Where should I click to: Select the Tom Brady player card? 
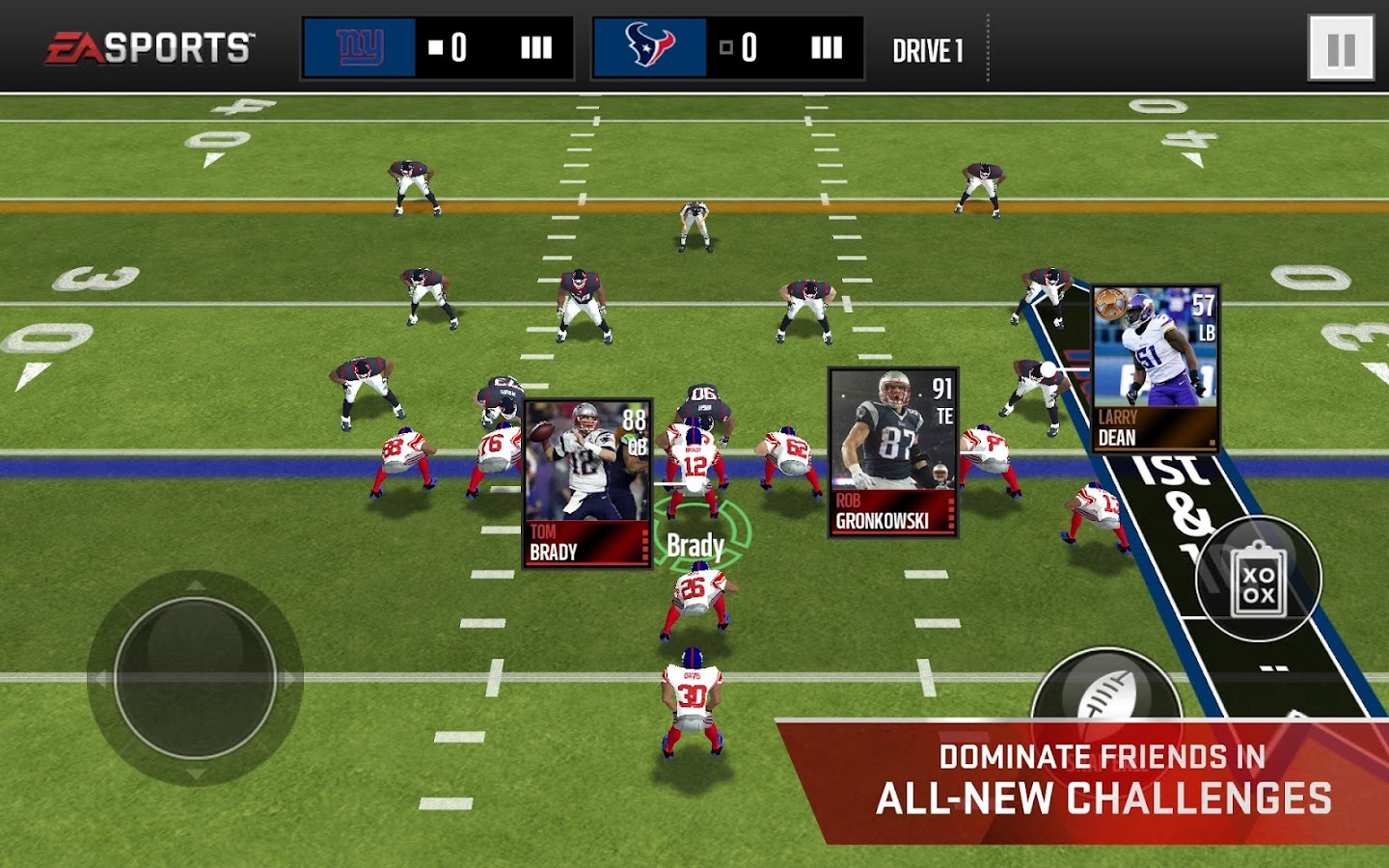pos(587,484)
